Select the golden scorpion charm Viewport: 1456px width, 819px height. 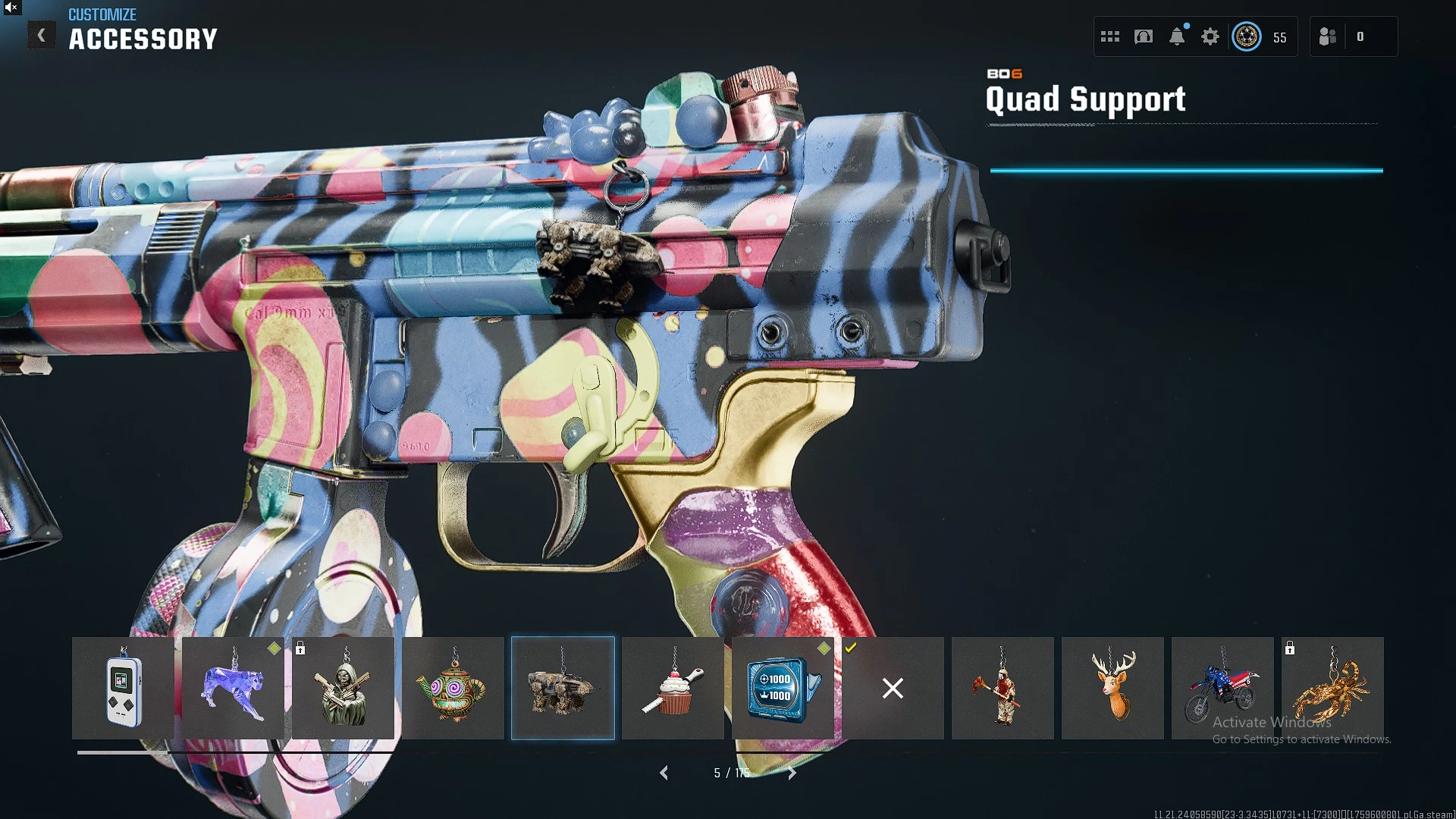click(x=1332, y=688)
